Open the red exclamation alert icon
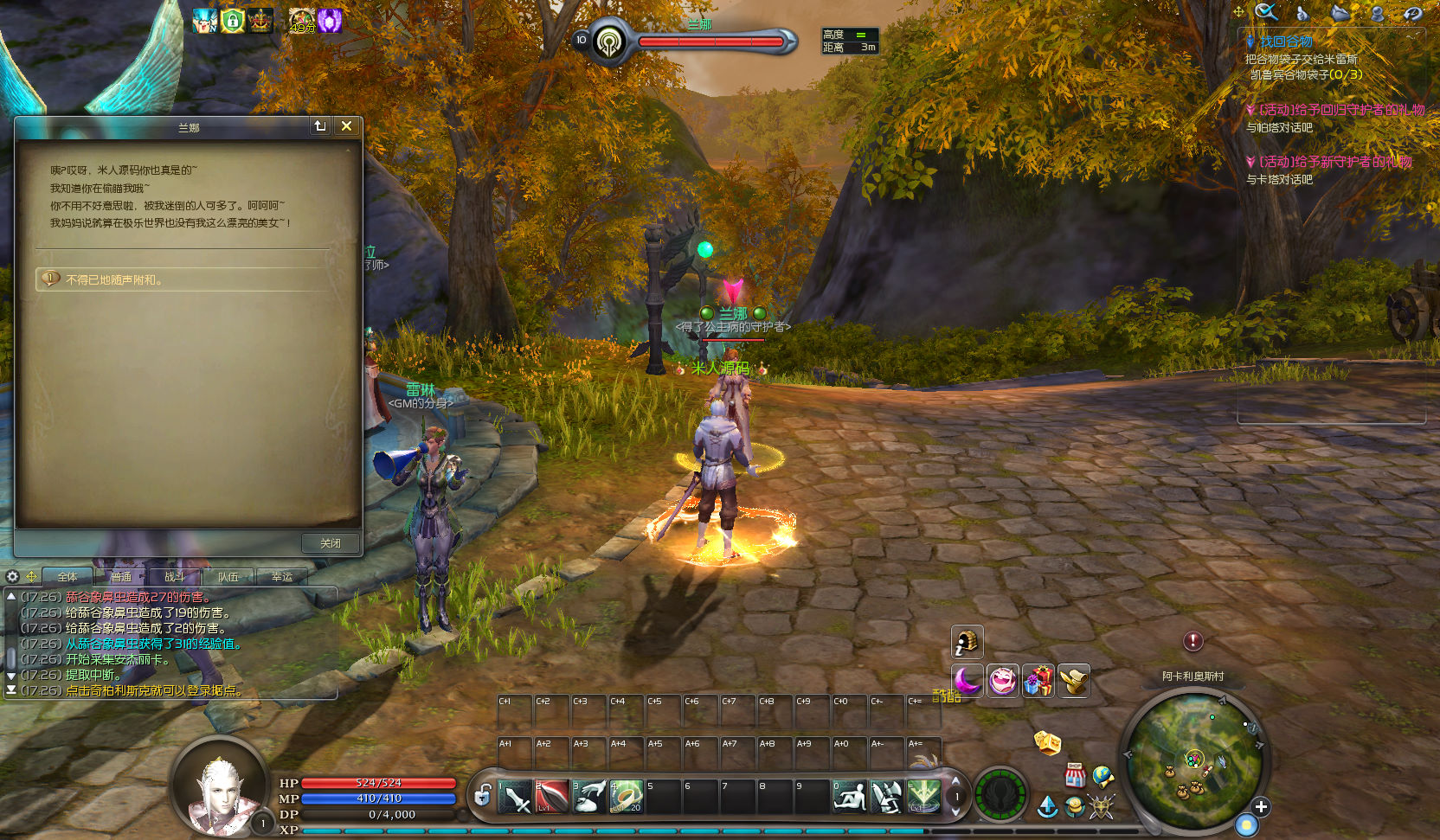1440x840 pixels. (1192, 641)
